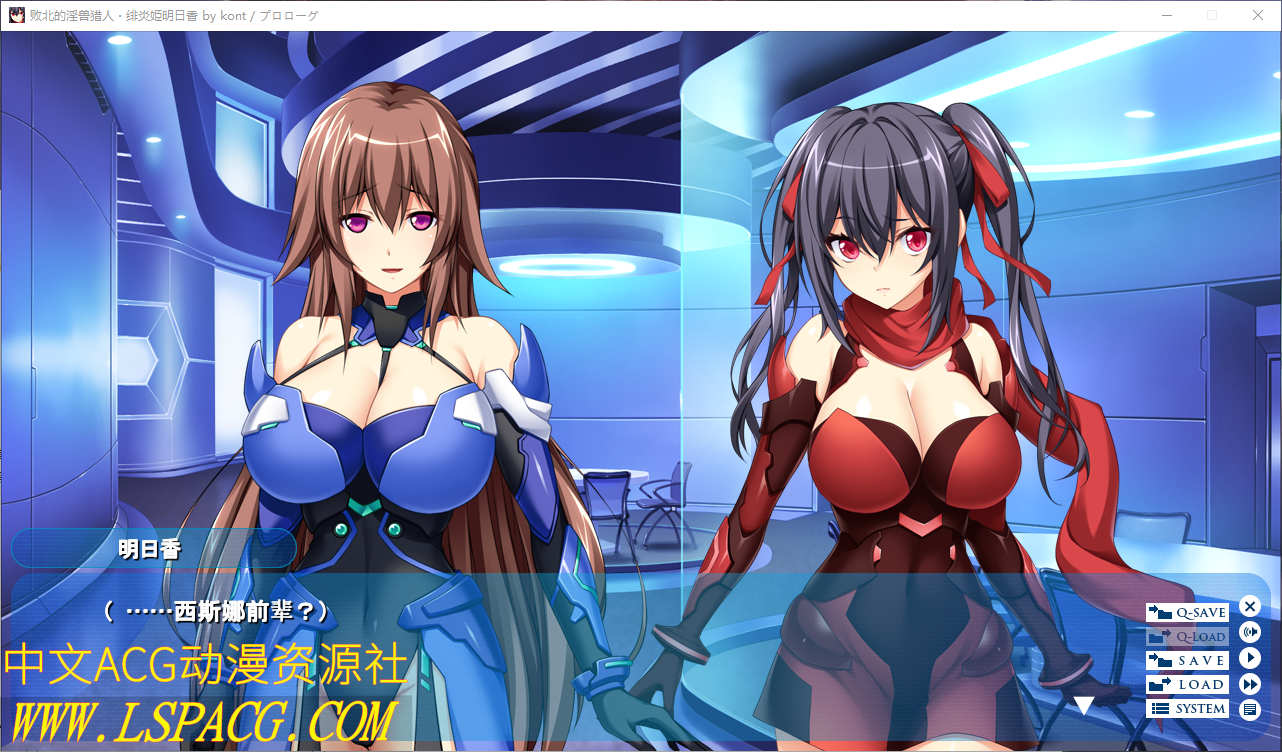The height and width of the screenshot is (752, 1282).
Task: Hide the dialogue box with the round X icon
Action: click(x=1249, y=606)
